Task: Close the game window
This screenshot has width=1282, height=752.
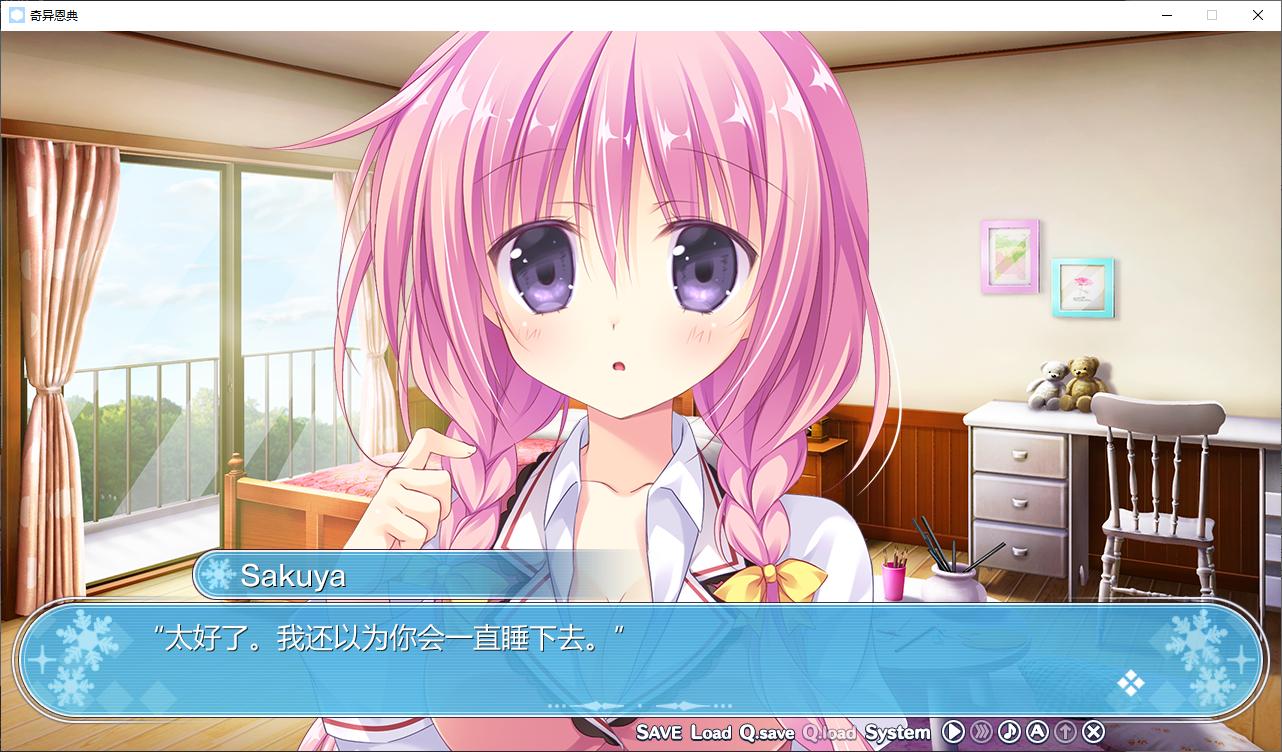Action: [1258, 15]
